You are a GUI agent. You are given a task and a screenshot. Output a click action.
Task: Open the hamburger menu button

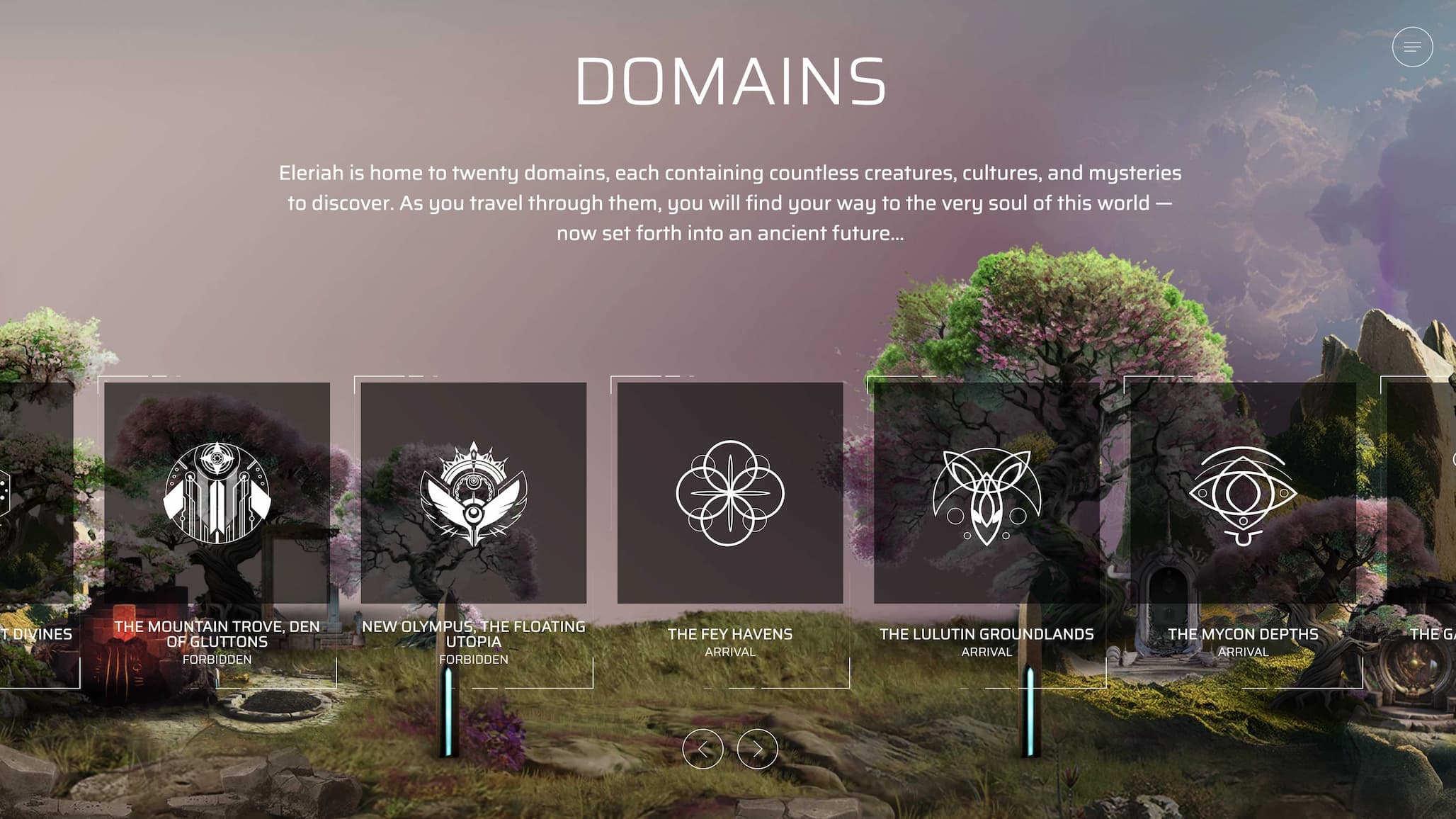pyautogui.click(x=1412, y=47)
